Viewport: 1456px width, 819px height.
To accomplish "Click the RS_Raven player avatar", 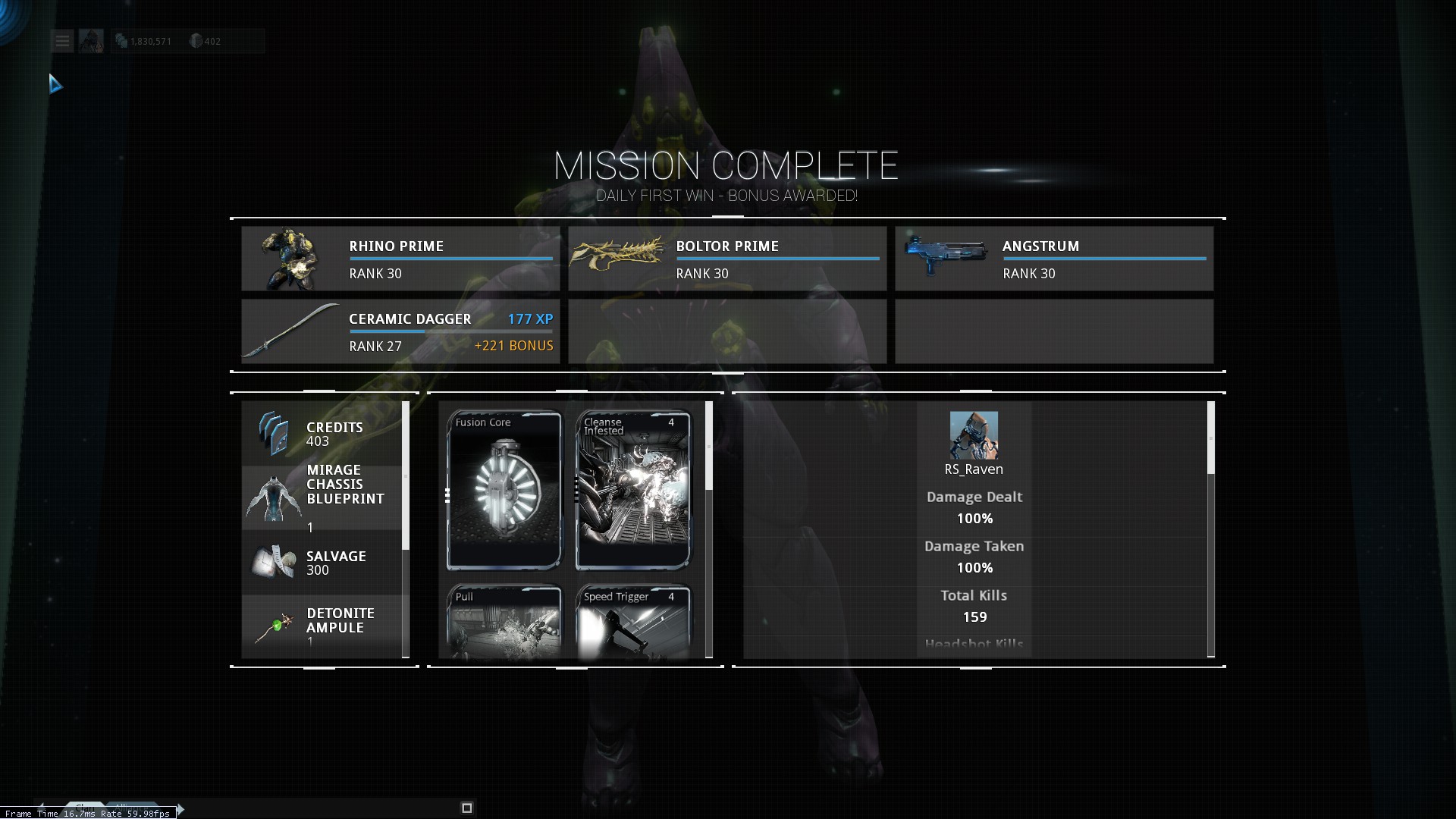I will point(974,435).
